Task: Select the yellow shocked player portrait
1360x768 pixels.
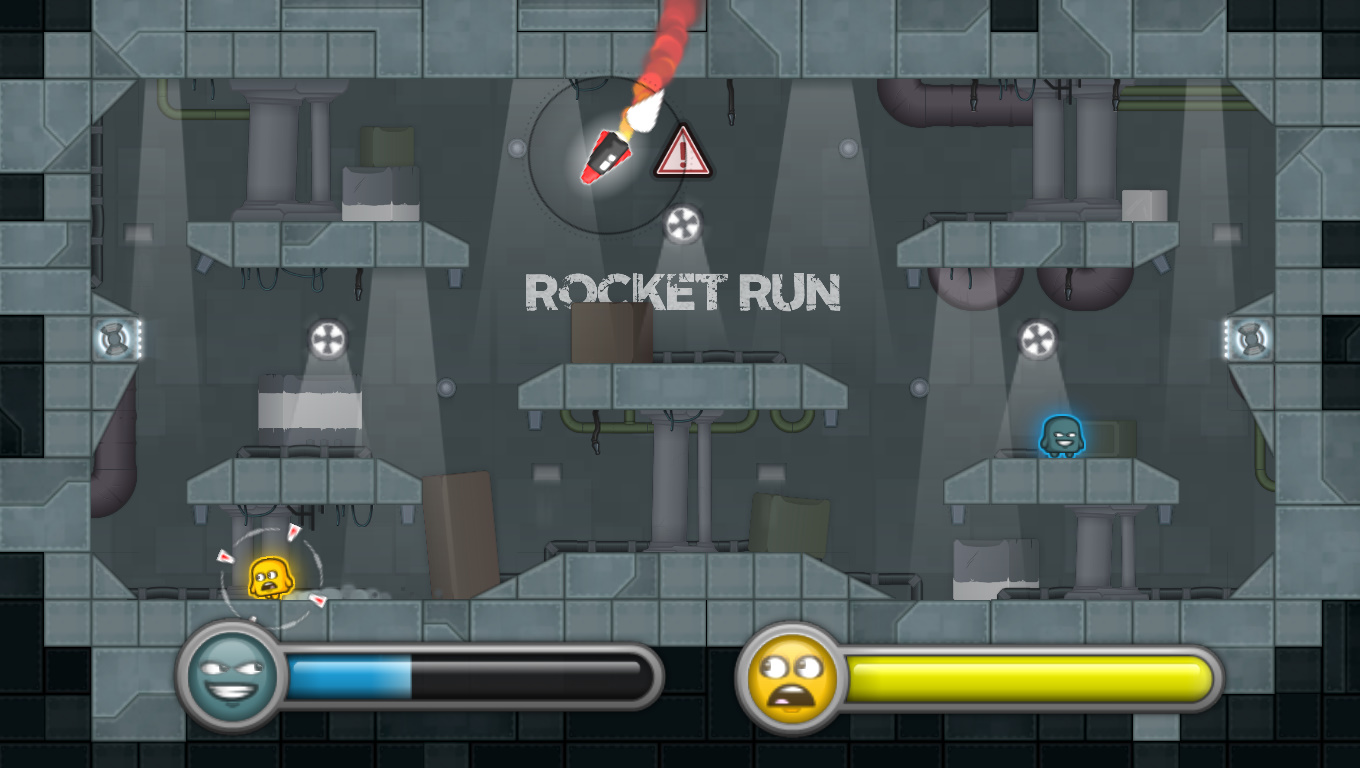Action: click(x=792, y=677)
